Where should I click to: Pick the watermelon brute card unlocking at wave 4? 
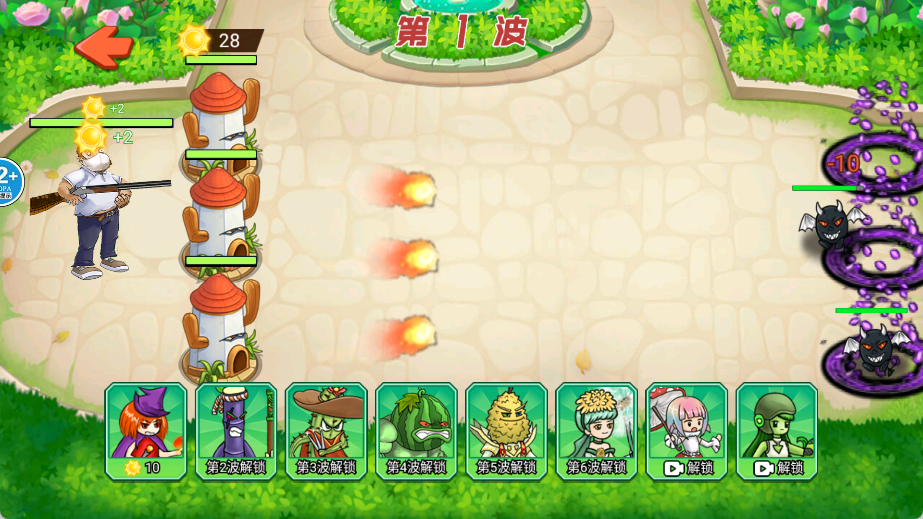pos(416,430)
